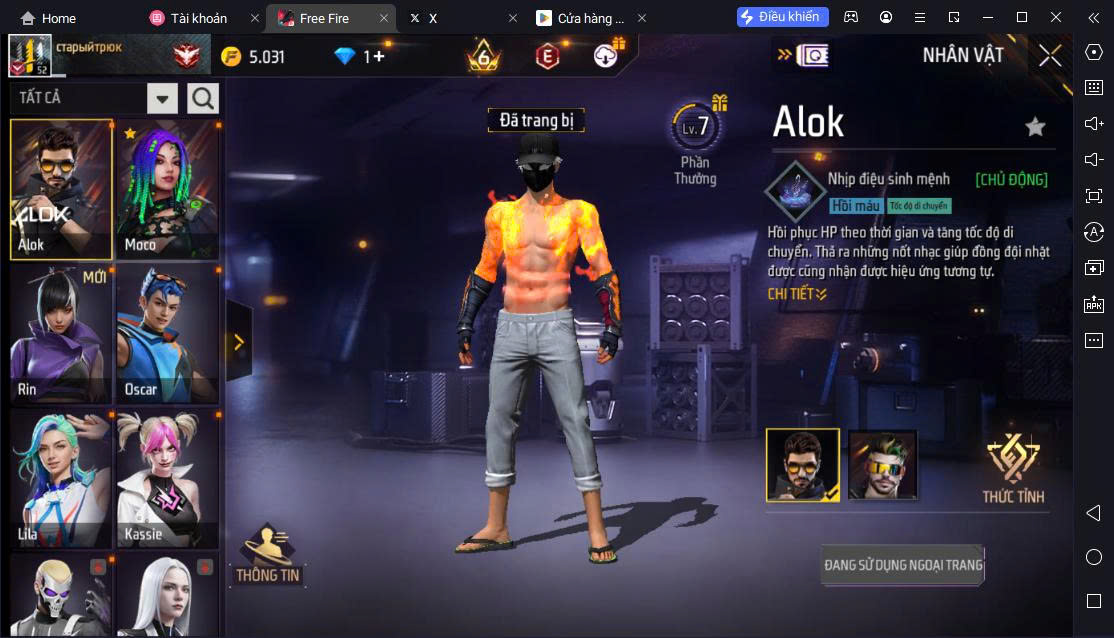1114x638 pixels.
Task: Click the ĐANG SỬ DỤNG NGOẠI TRANG button
Action: click(903, 565)
